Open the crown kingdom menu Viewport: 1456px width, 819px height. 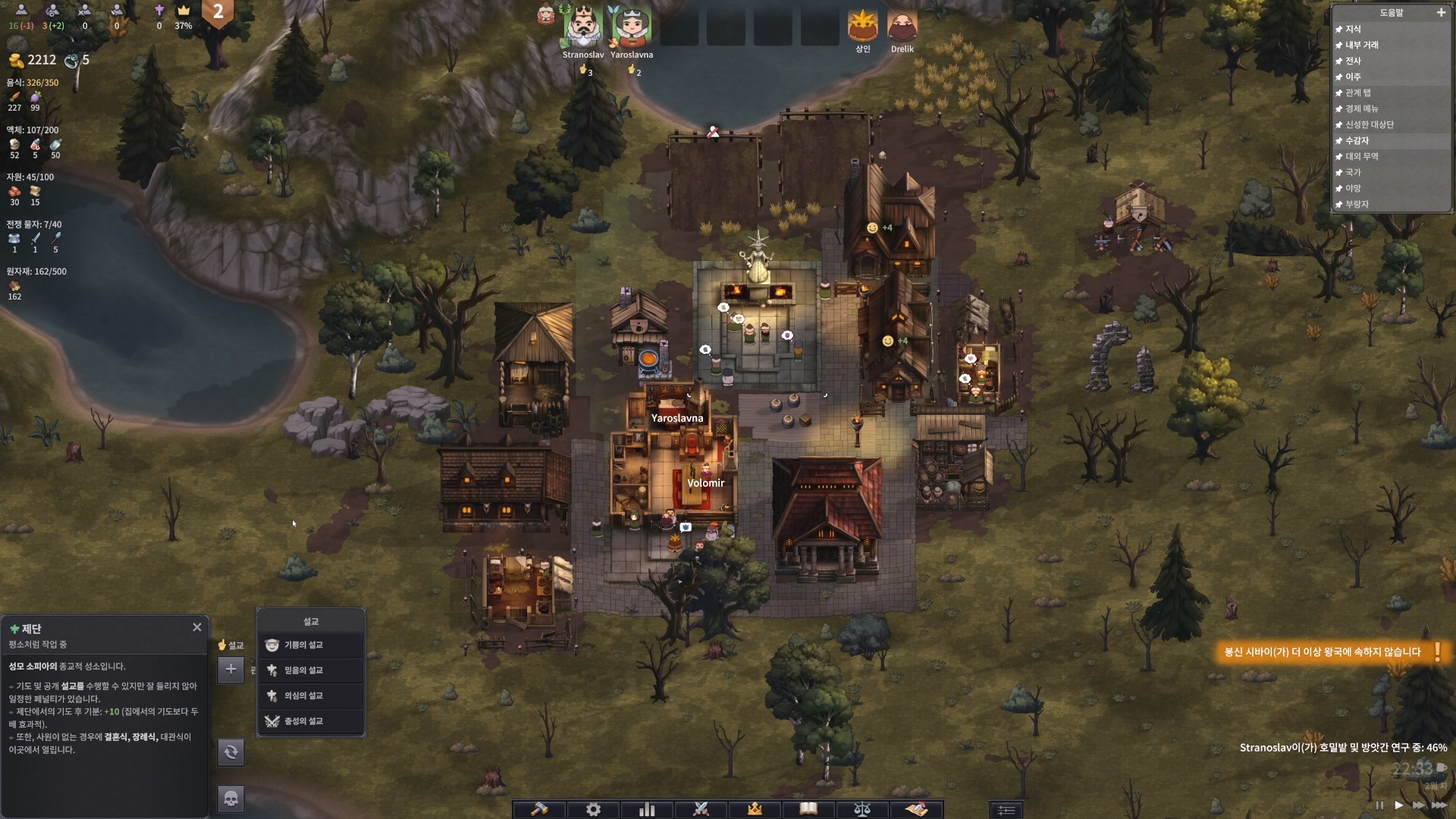point(755,809)
